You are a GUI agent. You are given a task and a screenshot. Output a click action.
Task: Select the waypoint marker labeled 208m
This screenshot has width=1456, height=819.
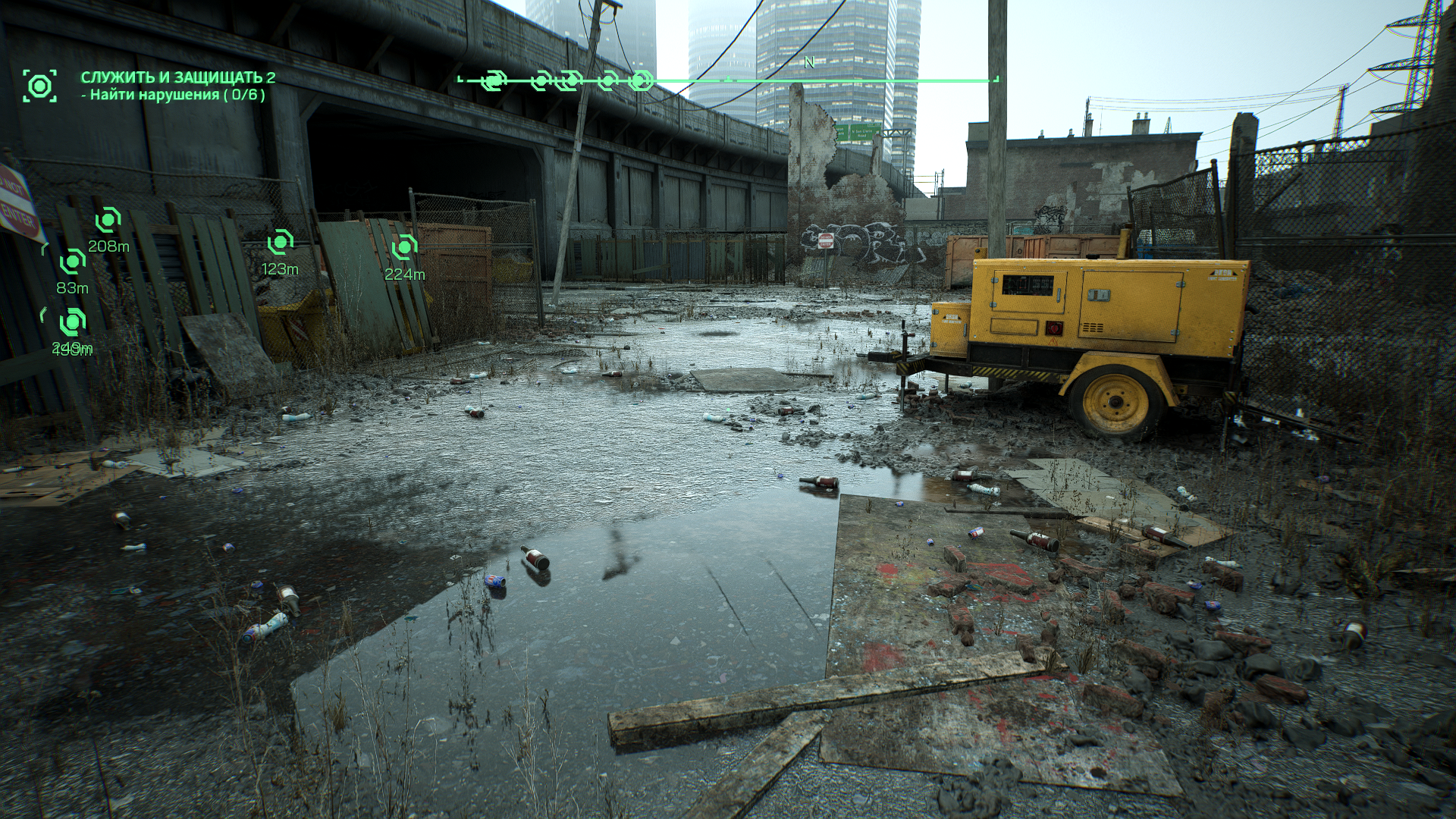coord(108,221)
